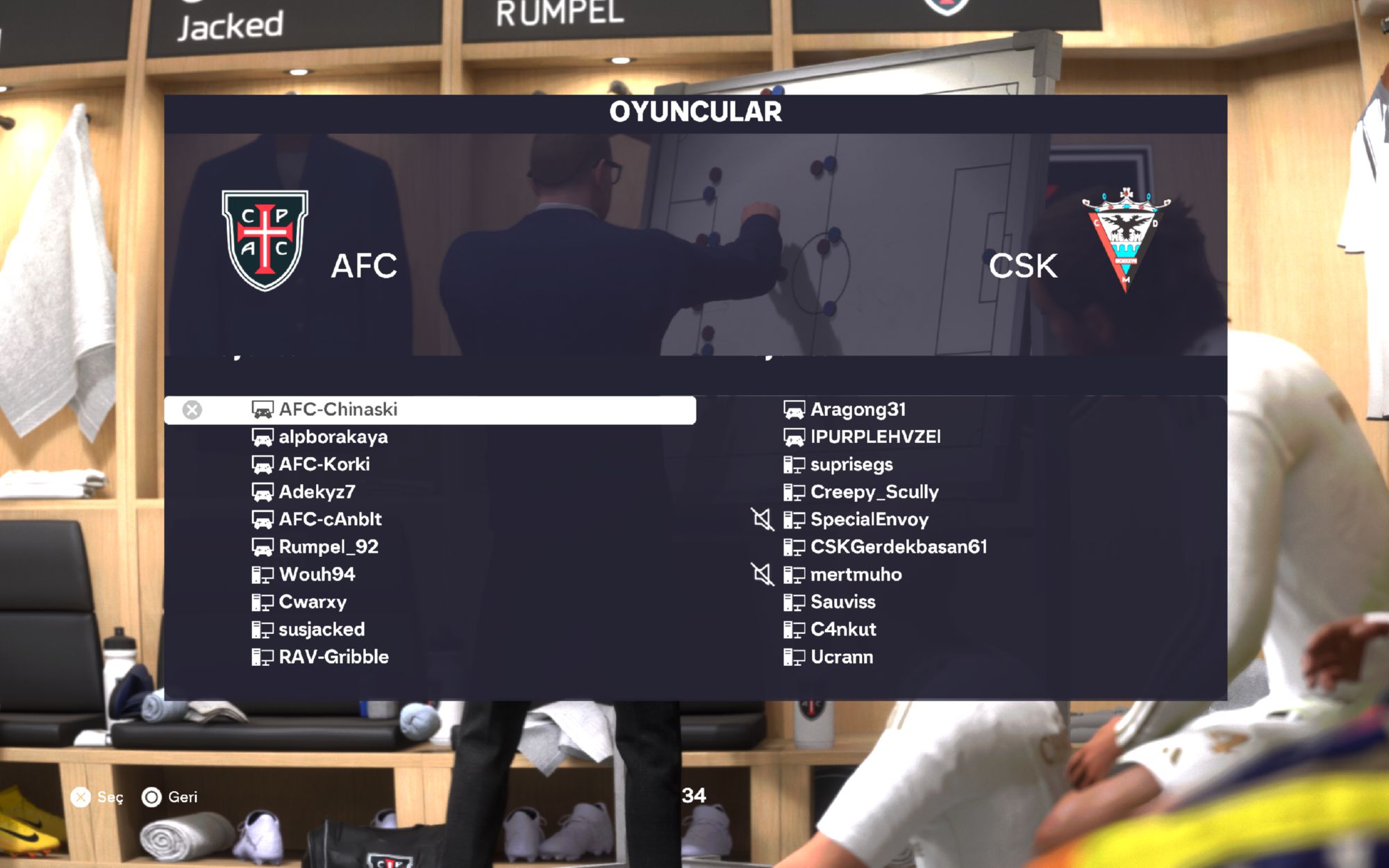The width and height of the screenshot is (1389, 868).
Task: Choose Rumpel_92 in the player list
Action: 328,547
